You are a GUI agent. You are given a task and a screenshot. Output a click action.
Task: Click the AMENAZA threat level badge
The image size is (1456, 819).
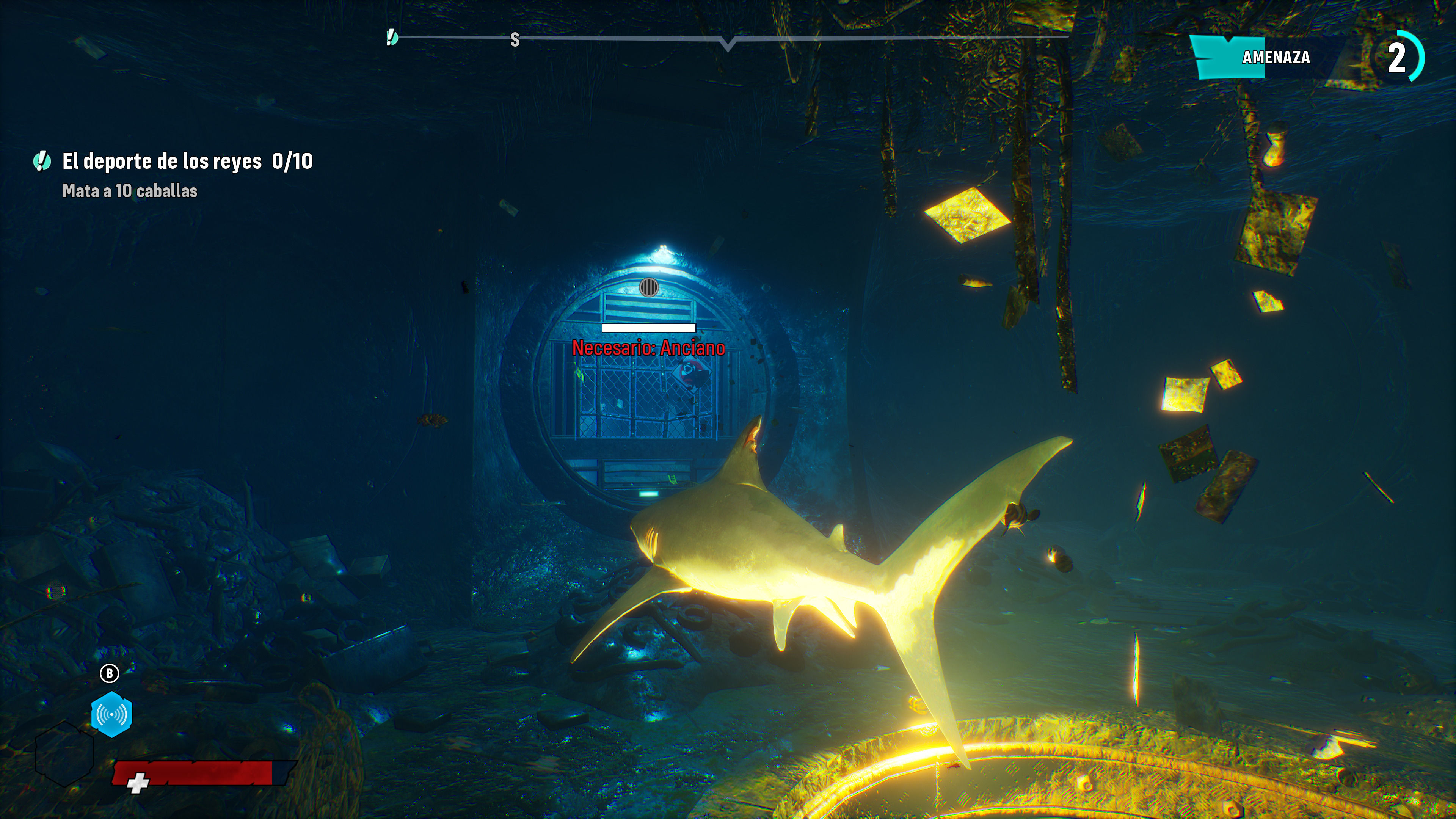pyautogui.click(x=1275, y=58)
